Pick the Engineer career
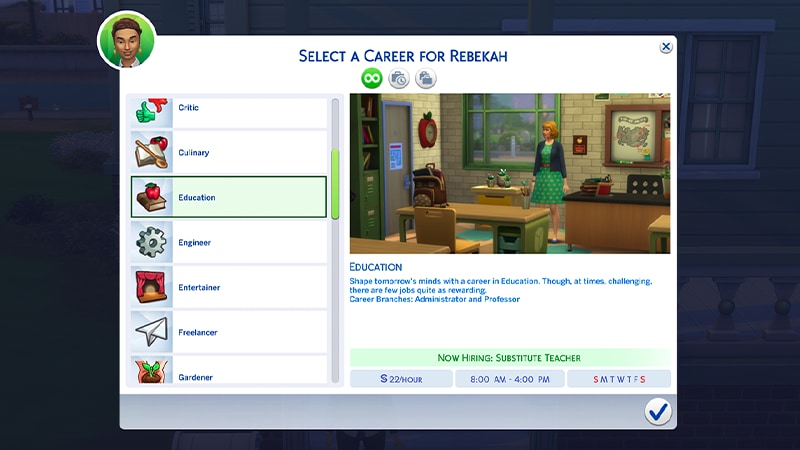Viewport: 800px width, 450px height. coord(229,242)
